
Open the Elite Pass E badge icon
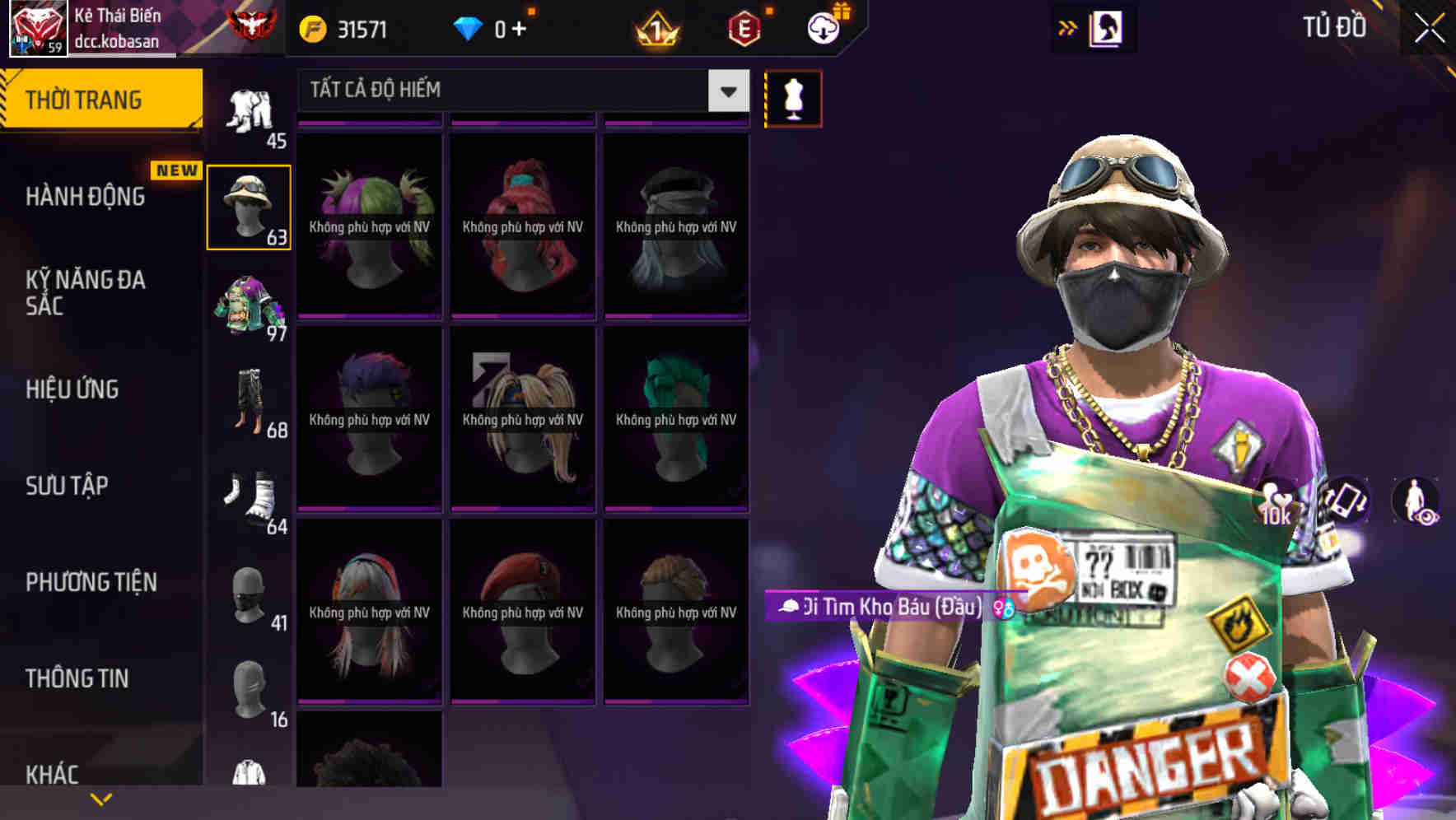click(x=745, y=27)
